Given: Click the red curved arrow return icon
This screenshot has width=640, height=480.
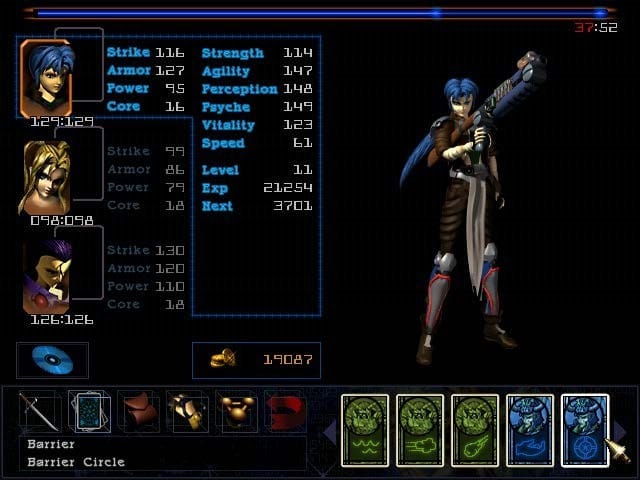Looking at the screenshot, I should pos(285,412).
